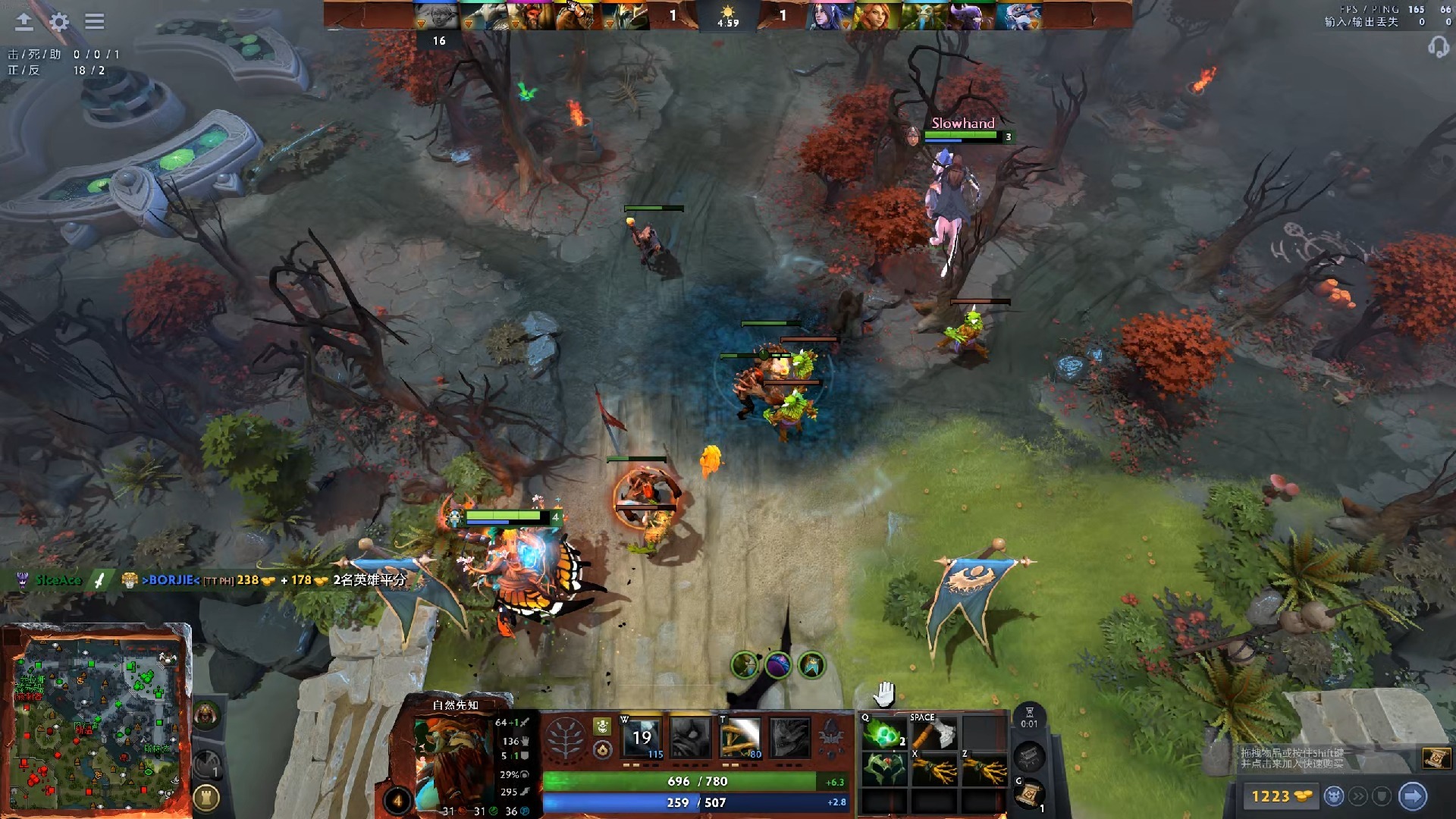Cast Nature's Prophet's W ability
Image resolution: width=1456 pixels, height=819 pixels.
click(640, 738)
